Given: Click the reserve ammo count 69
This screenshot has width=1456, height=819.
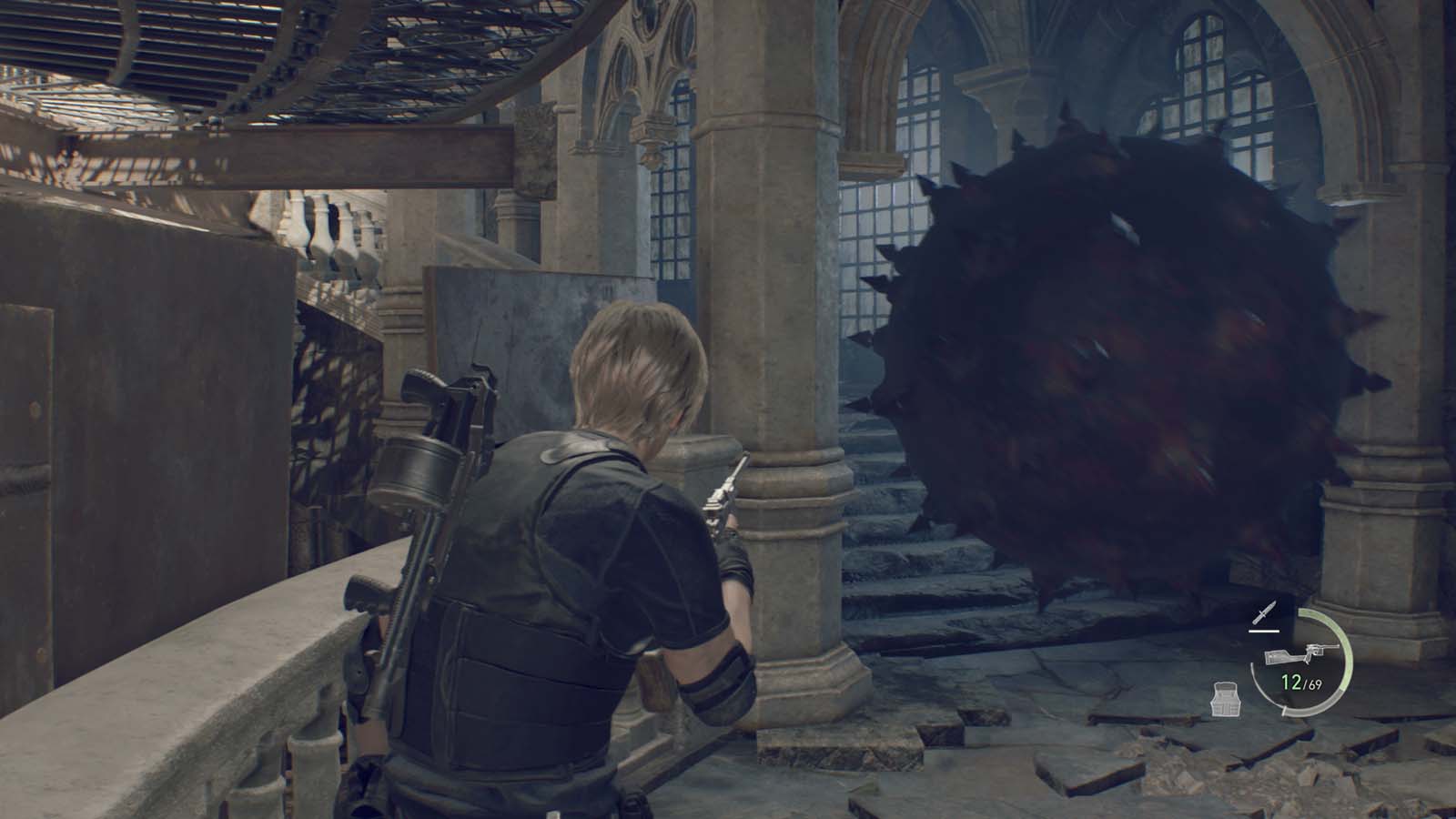Looking at the screenshot, I should 1316,684.
